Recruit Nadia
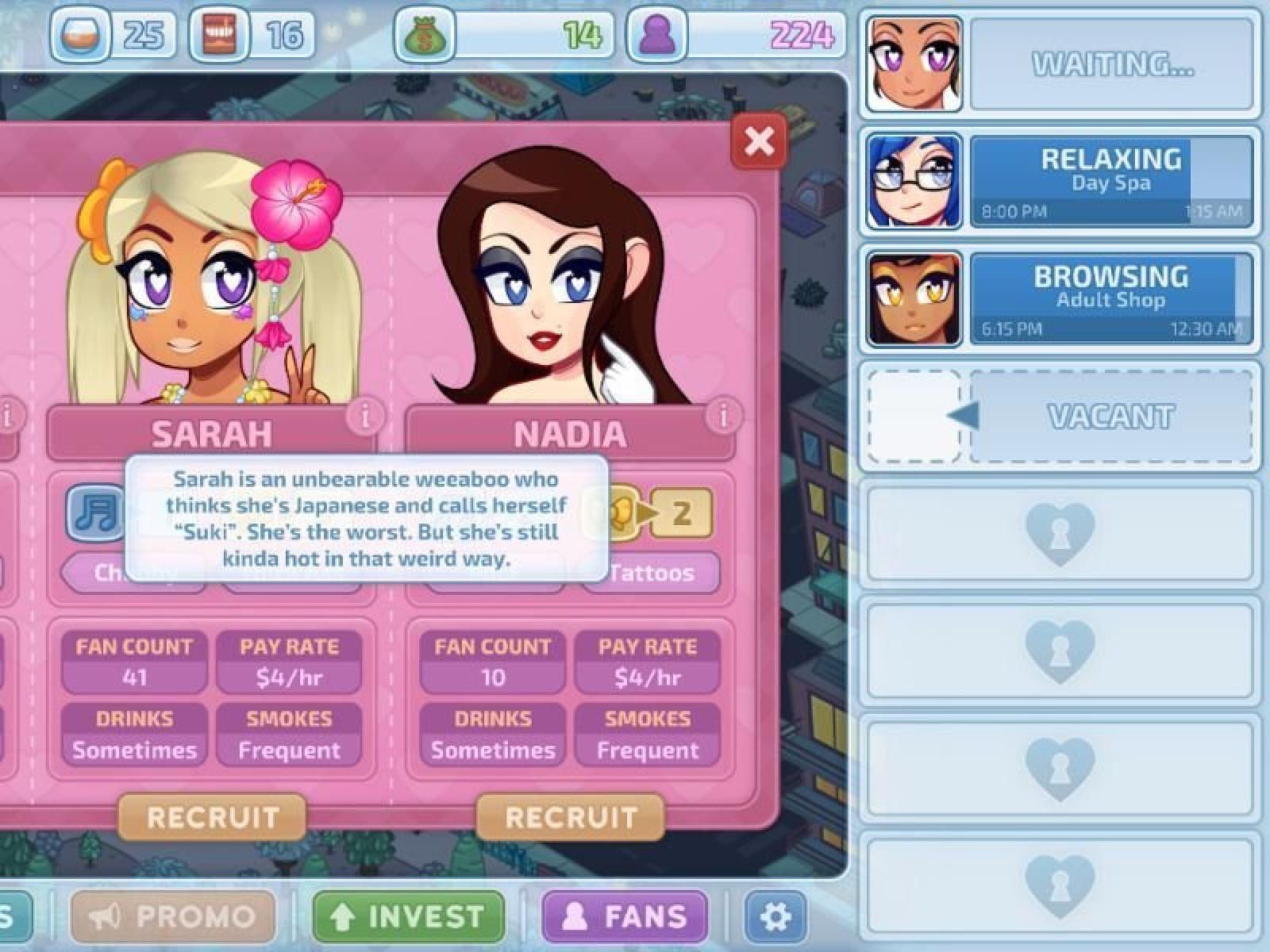The width and height of the screenshot is (1270, 952). point(571,817)
